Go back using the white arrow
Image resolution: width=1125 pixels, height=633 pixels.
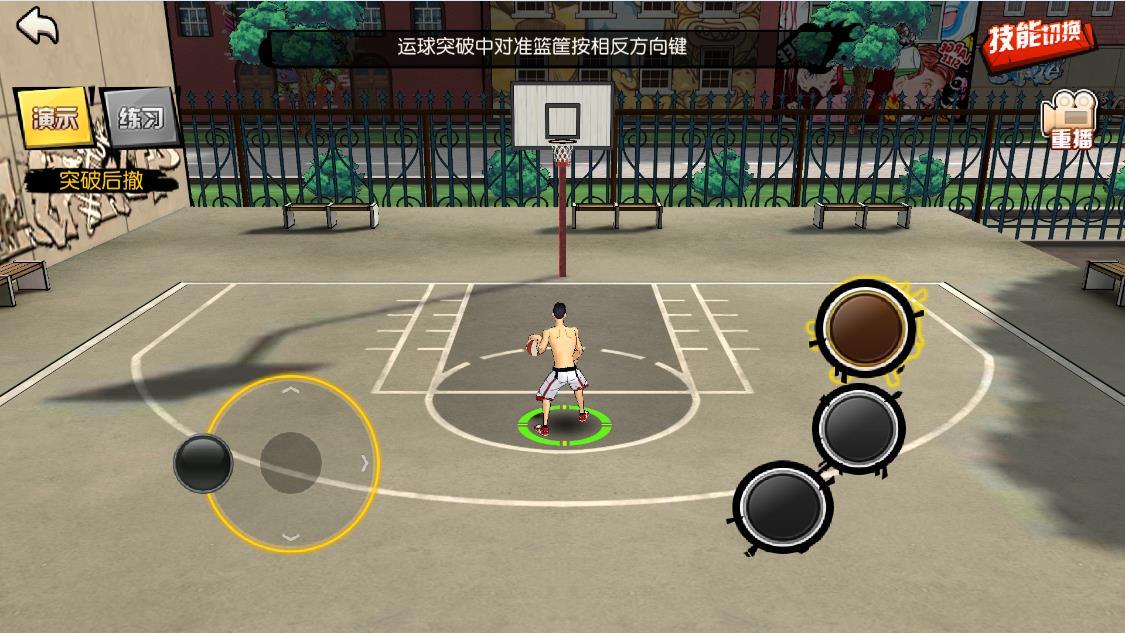coord(38,26)
